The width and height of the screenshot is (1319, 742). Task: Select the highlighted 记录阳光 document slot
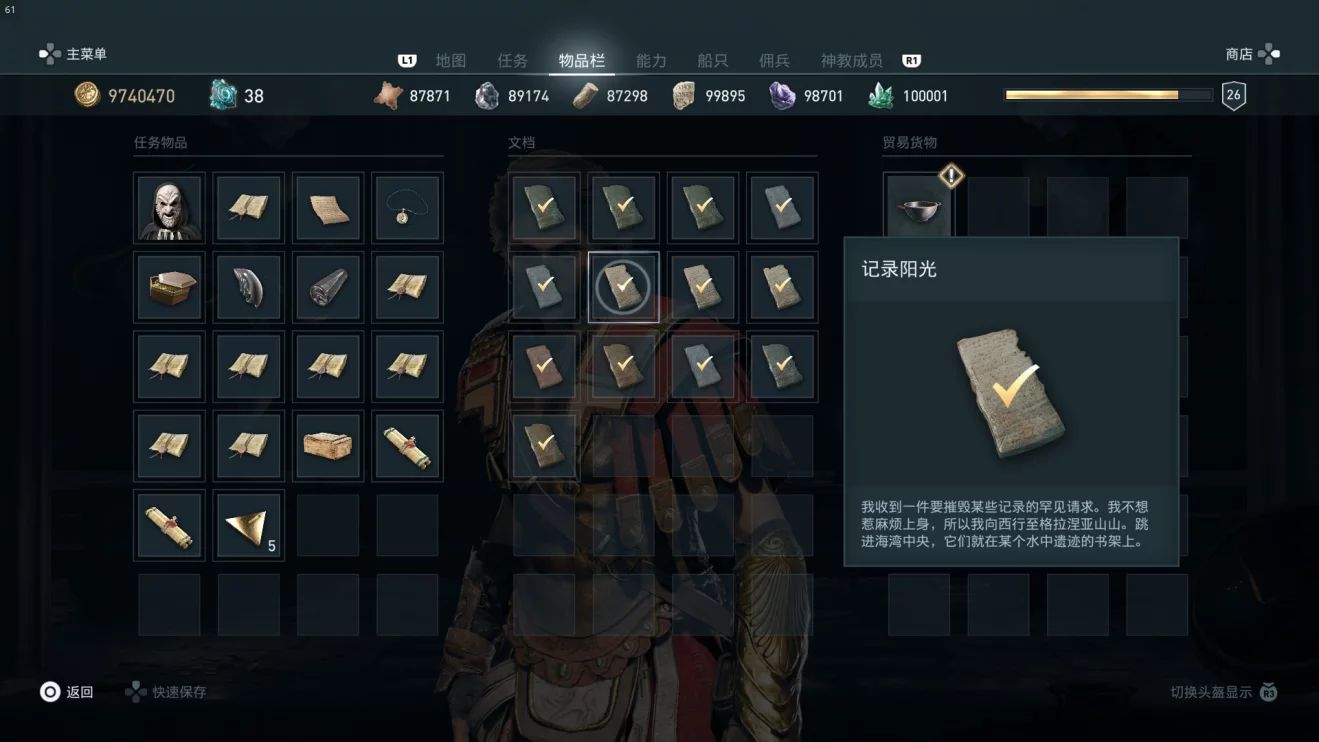click(623, 287)
